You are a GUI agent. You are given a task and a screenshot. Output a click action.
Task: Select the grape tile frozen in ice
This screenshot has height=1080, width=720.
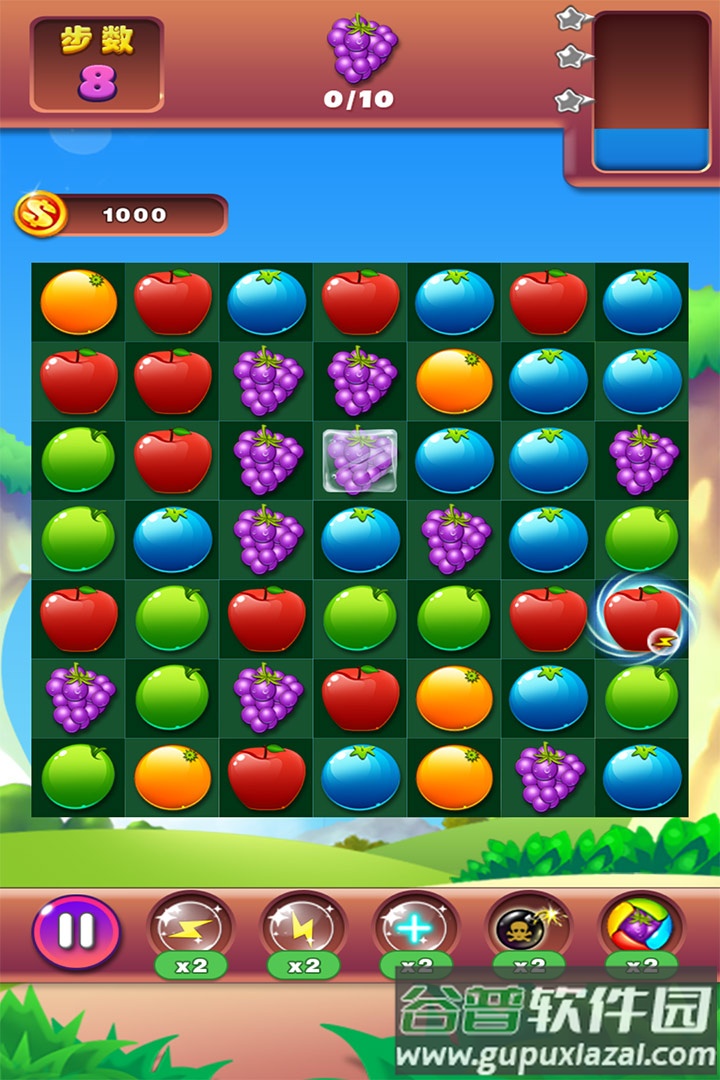pyautogui.click(x=360, y=461)
